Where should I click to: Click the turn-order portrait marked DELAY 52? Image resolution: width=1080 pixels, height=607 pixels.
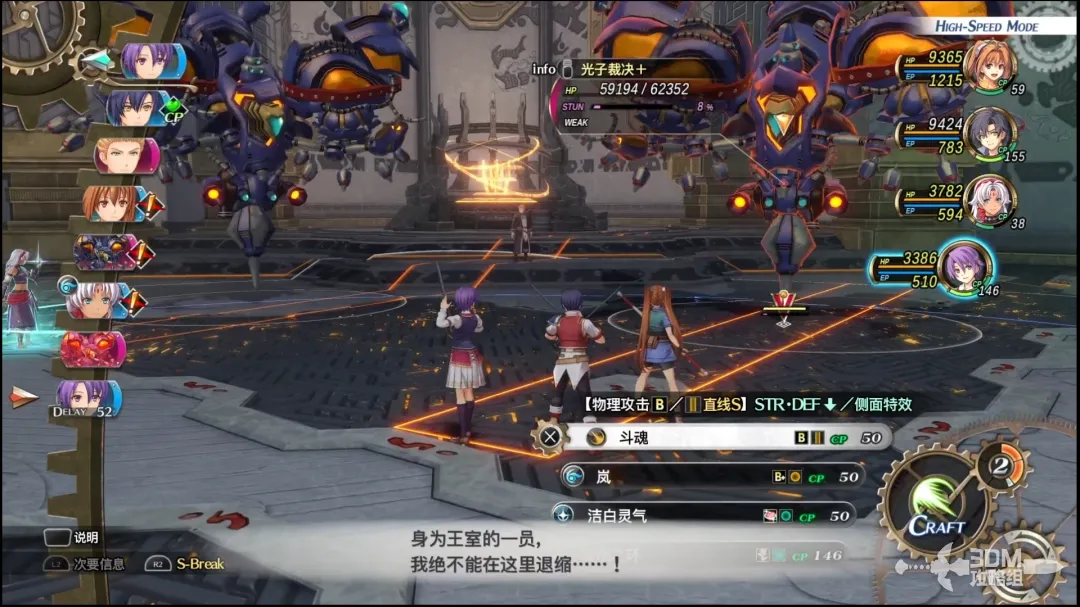click(x=87, y=396)
